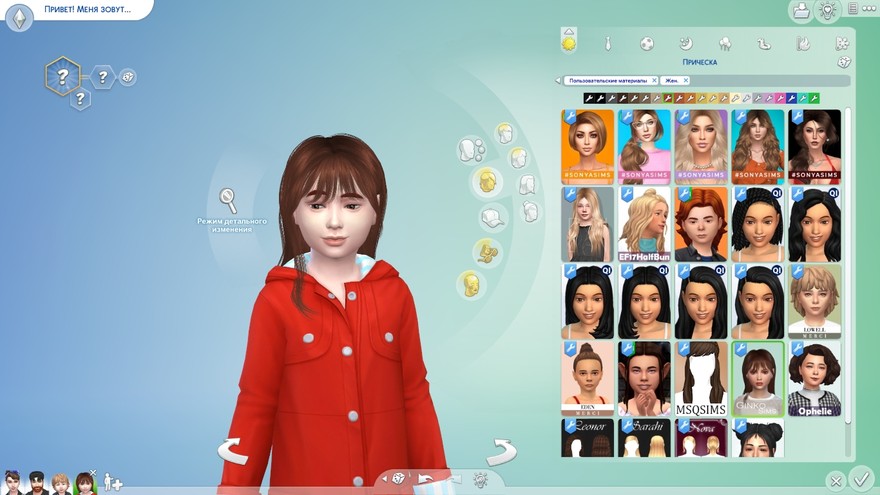Image resolution: width=880 pixels, height=495 pixels.
Task: Switch to the formal tie outfit category
Action: point(607,44)
